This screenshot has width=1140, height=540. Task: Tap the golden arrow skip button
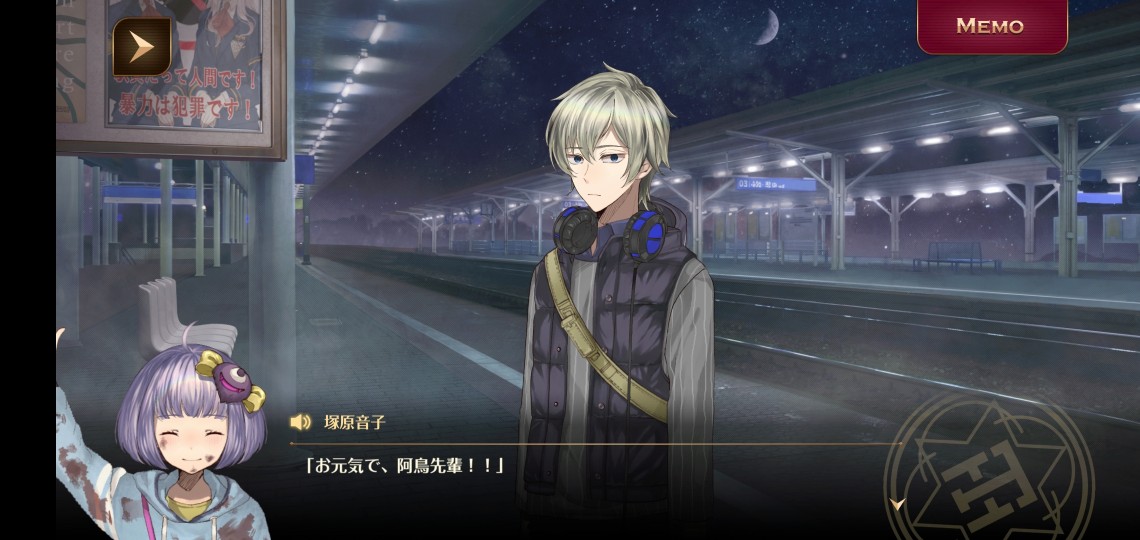(141, 46)
